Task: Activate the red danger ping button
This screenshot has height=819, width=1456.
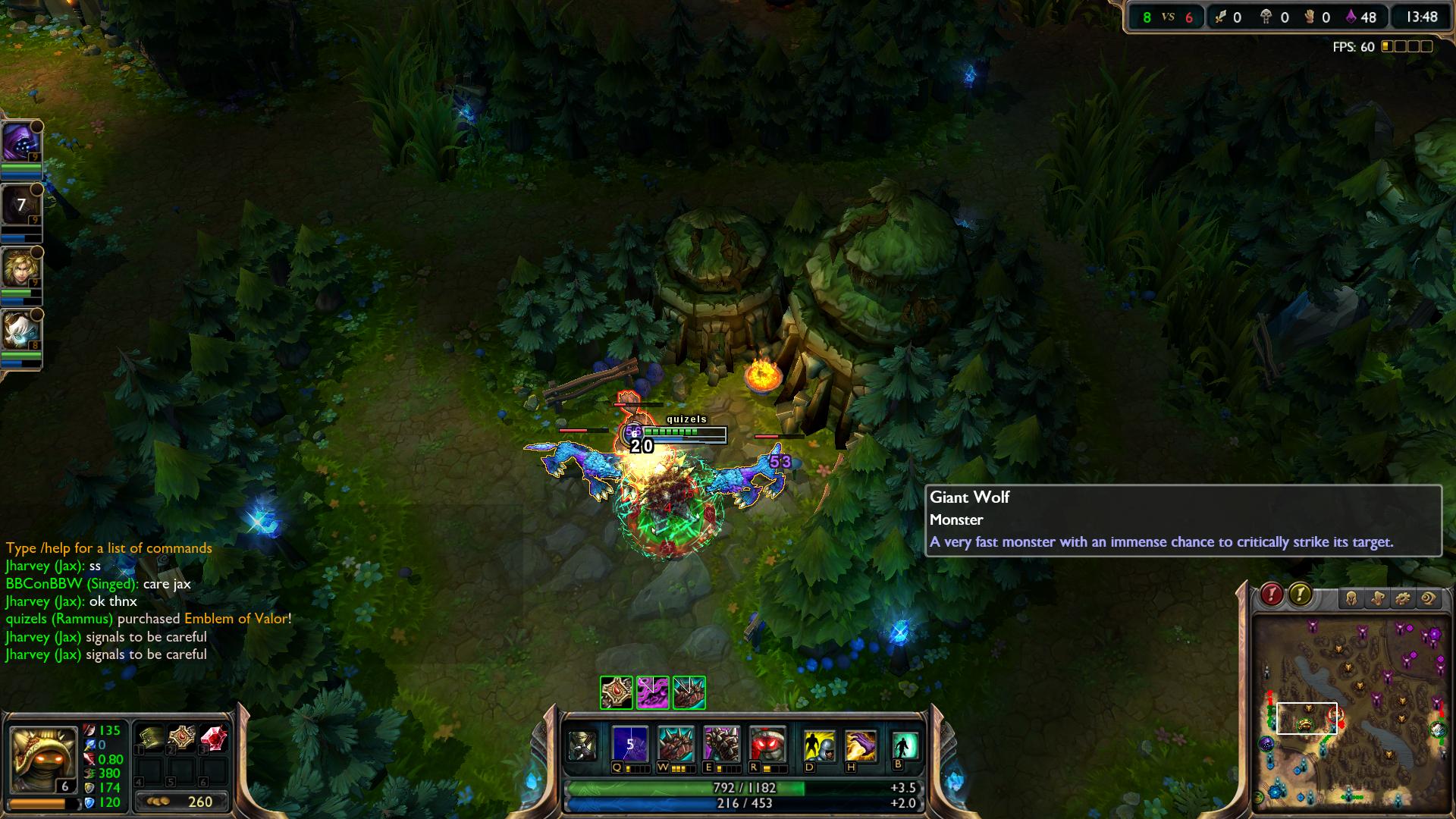Action: coord(1272,595)
